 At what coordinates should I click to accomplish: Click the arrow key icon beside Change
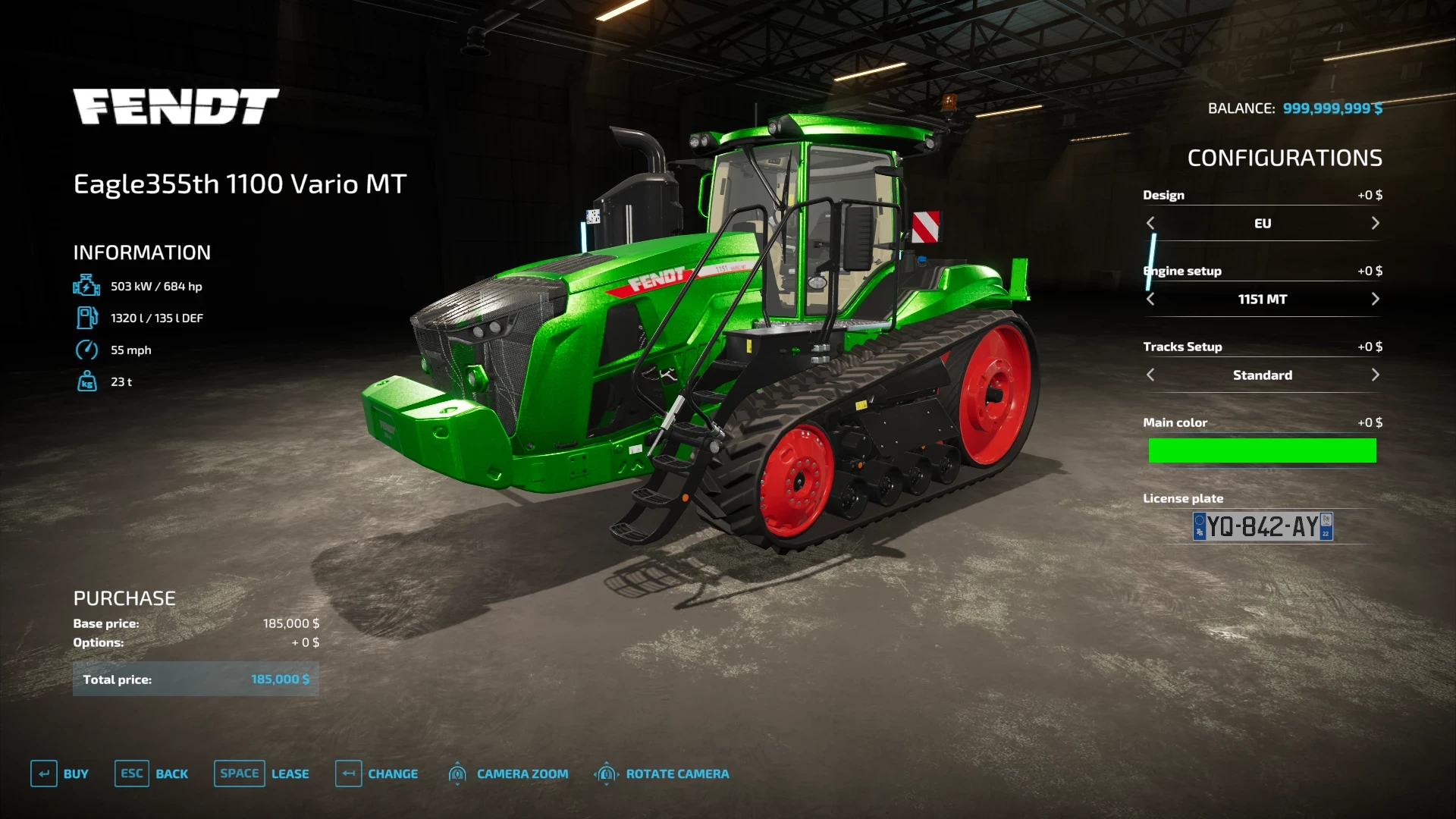click(348, 773)
